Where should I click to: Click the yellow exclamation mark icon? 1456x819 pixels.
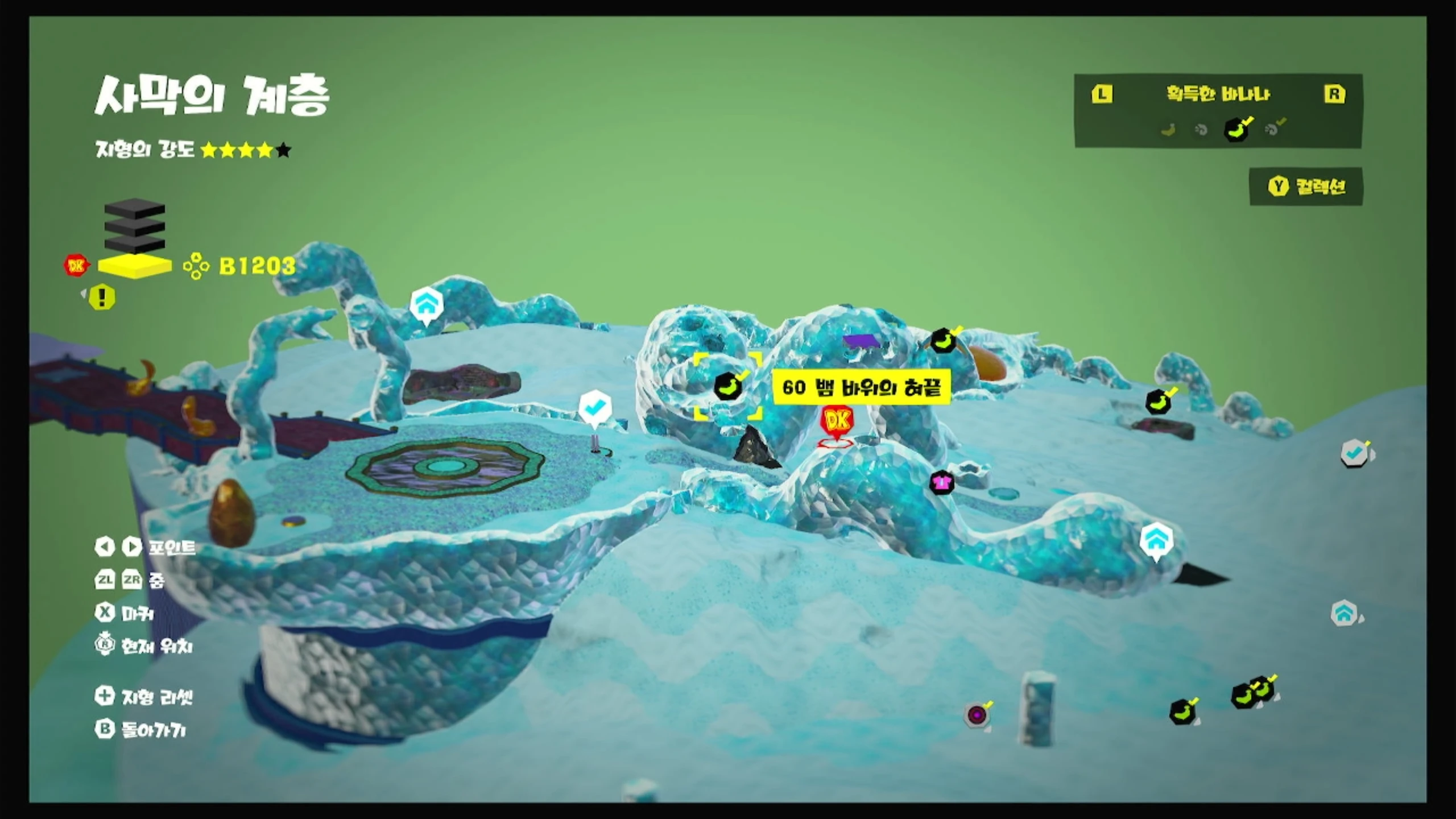click(x=102, y=297)
